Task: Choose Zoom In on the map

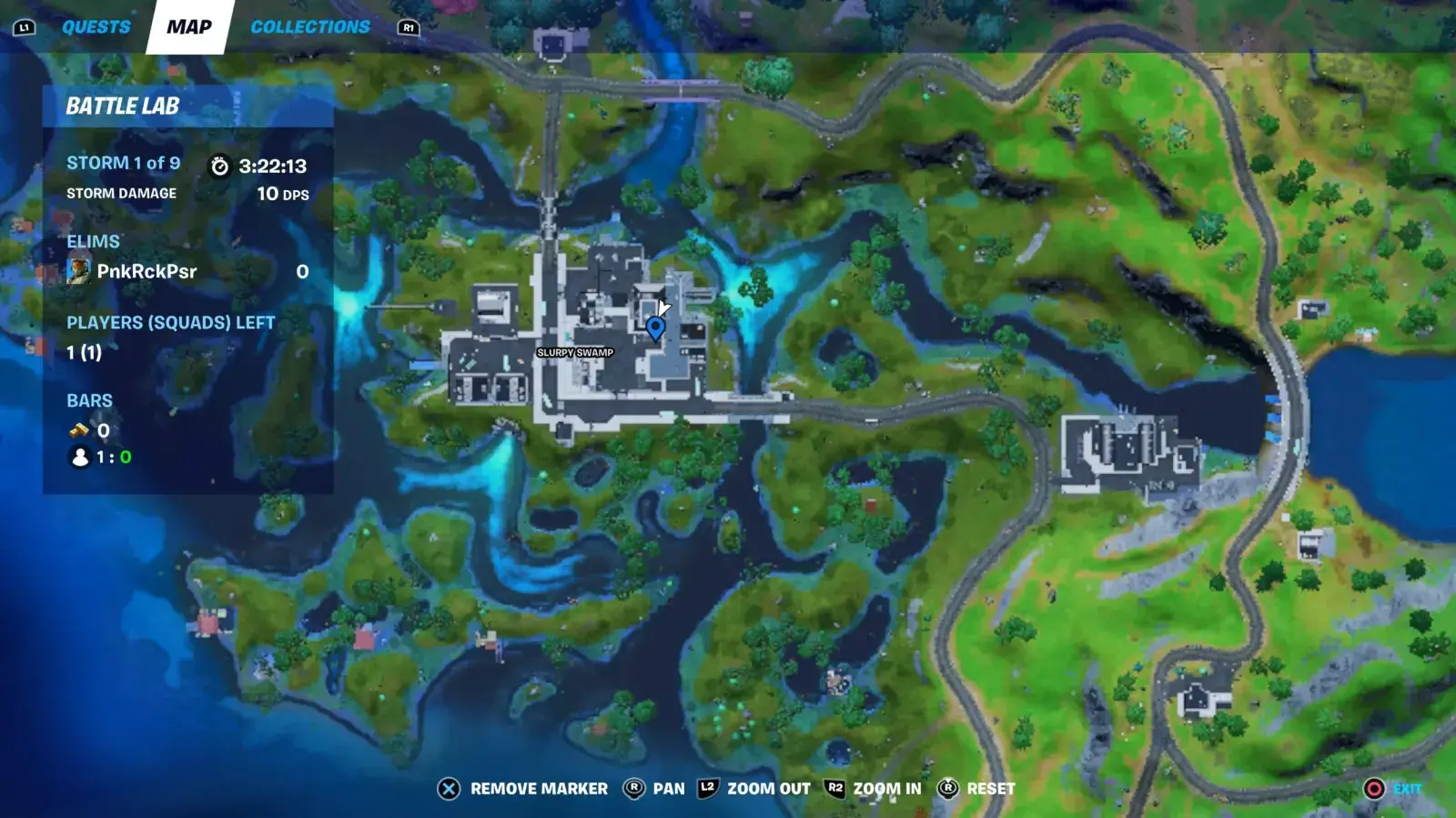Action: (x=873, y=789)
